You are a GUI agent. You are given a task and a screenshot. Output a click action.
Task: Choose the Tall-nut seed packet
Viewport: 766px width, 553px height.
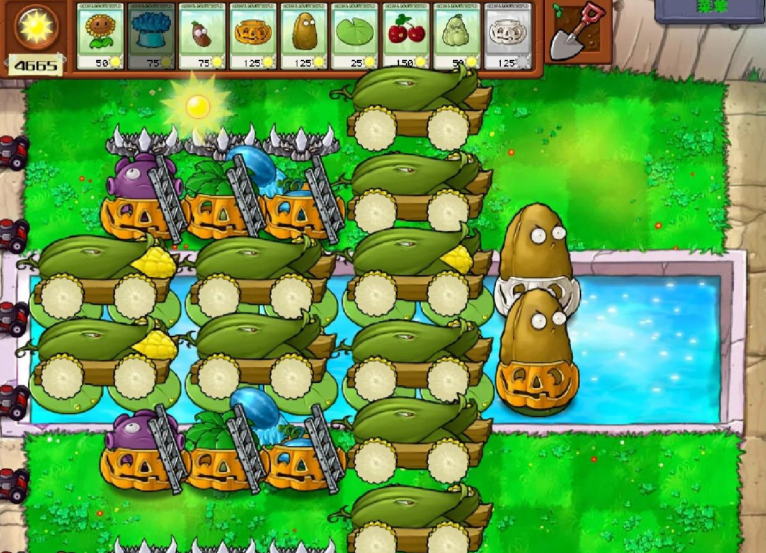[x=304, y=36]
